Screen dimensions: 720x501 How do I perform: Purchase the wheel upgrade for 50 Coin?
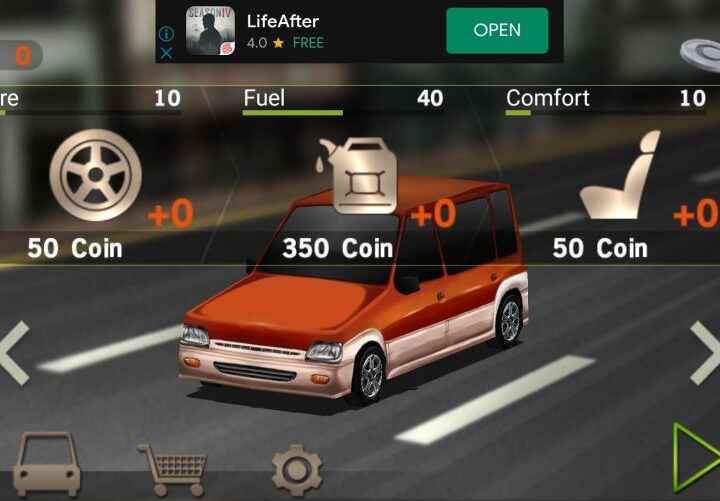pos(95,175)
